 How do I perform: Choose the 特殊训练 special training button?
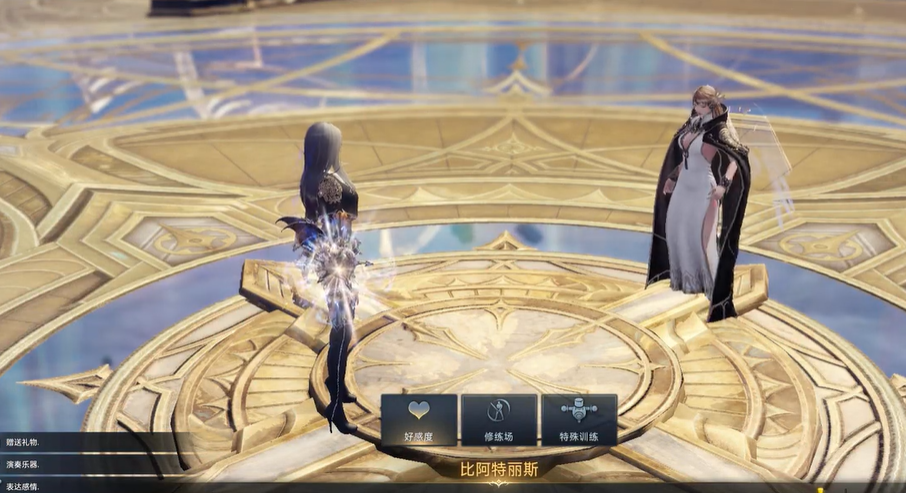click(x=579, y=420)
